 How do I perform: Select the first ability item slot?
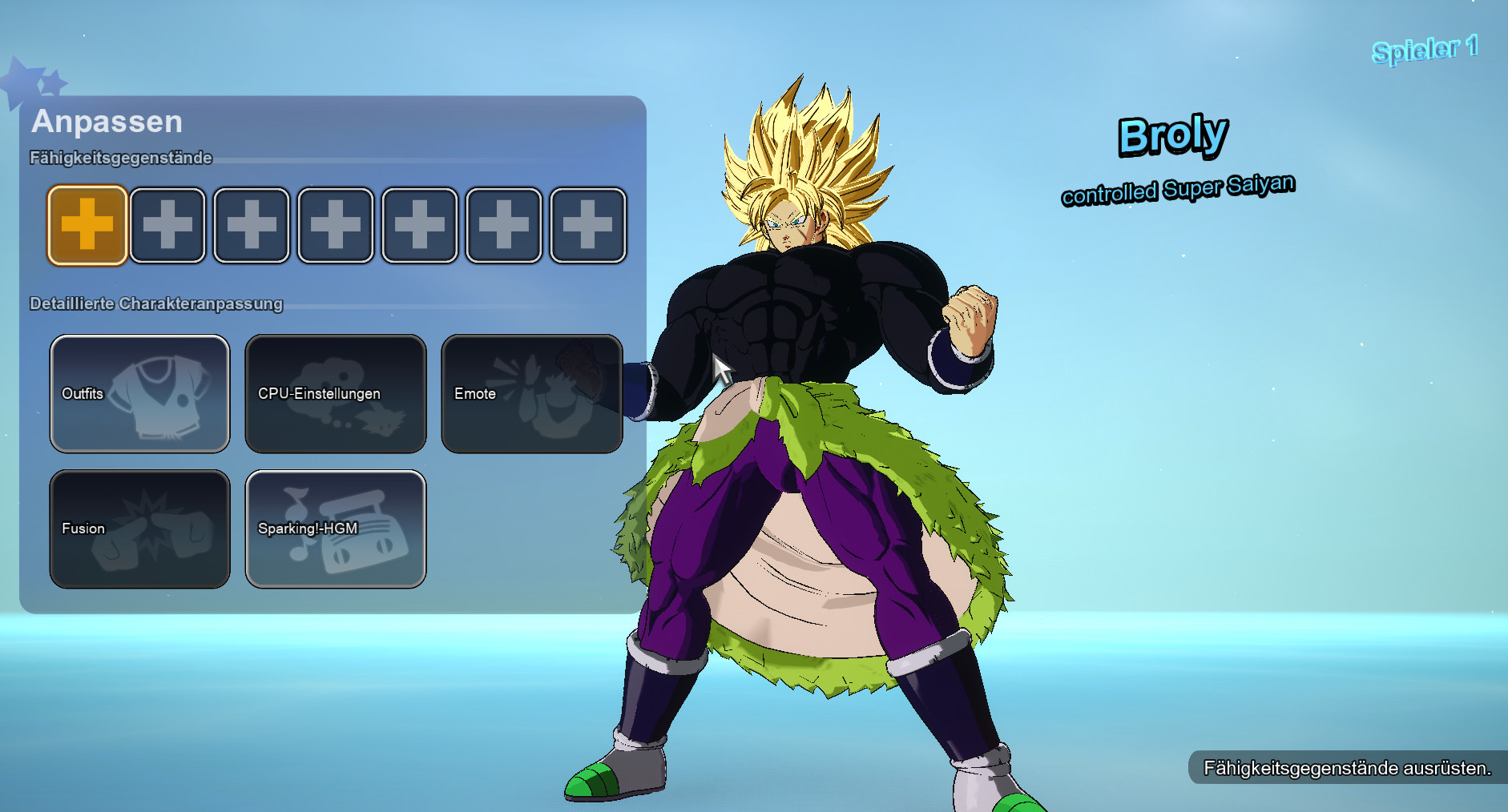click(86, 224)
